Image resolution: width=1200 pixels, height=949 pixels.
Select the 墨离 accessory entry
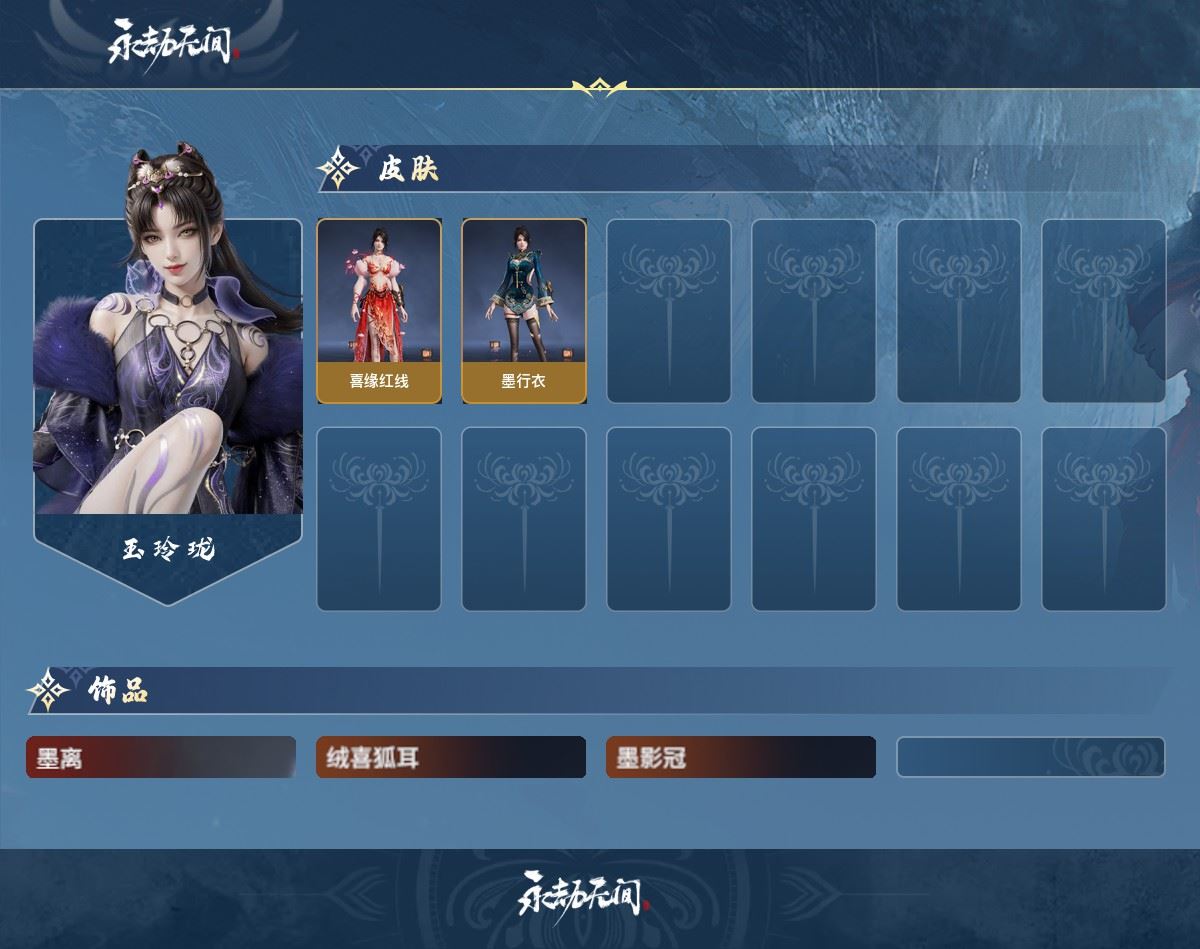(x=161, y=757)
